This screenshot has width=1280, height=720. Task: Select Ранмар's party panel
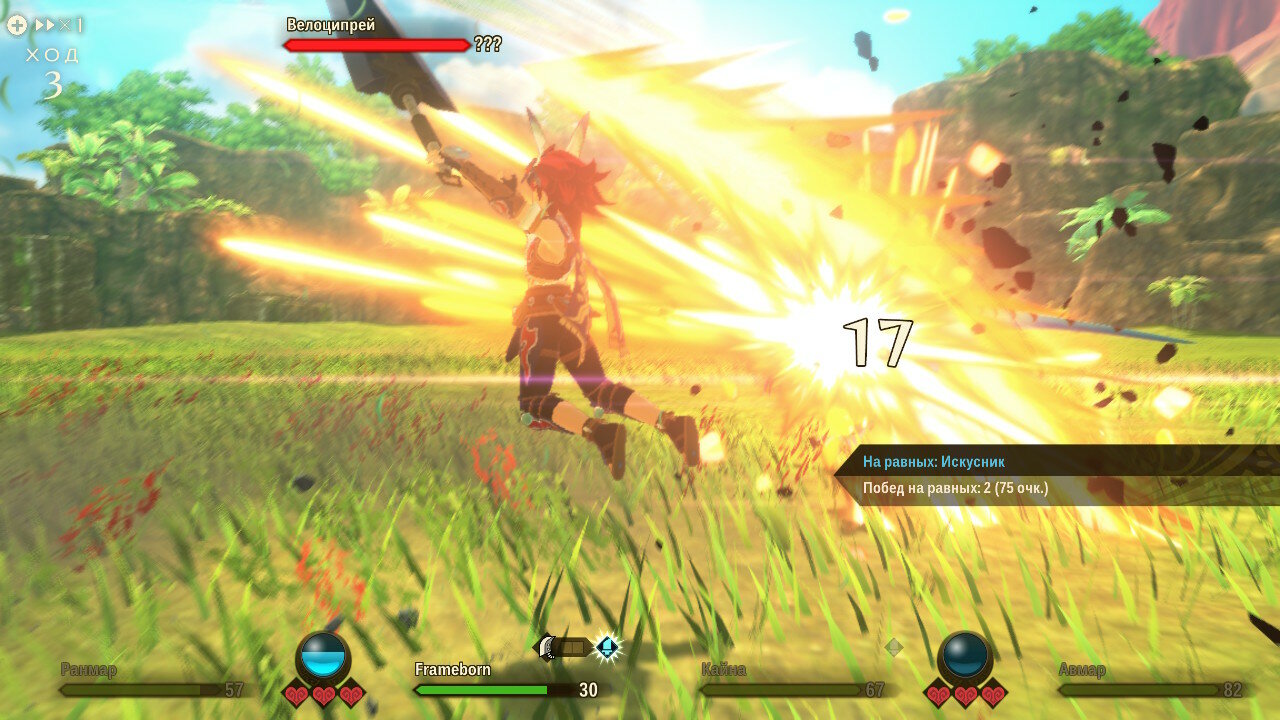point(152,680)
